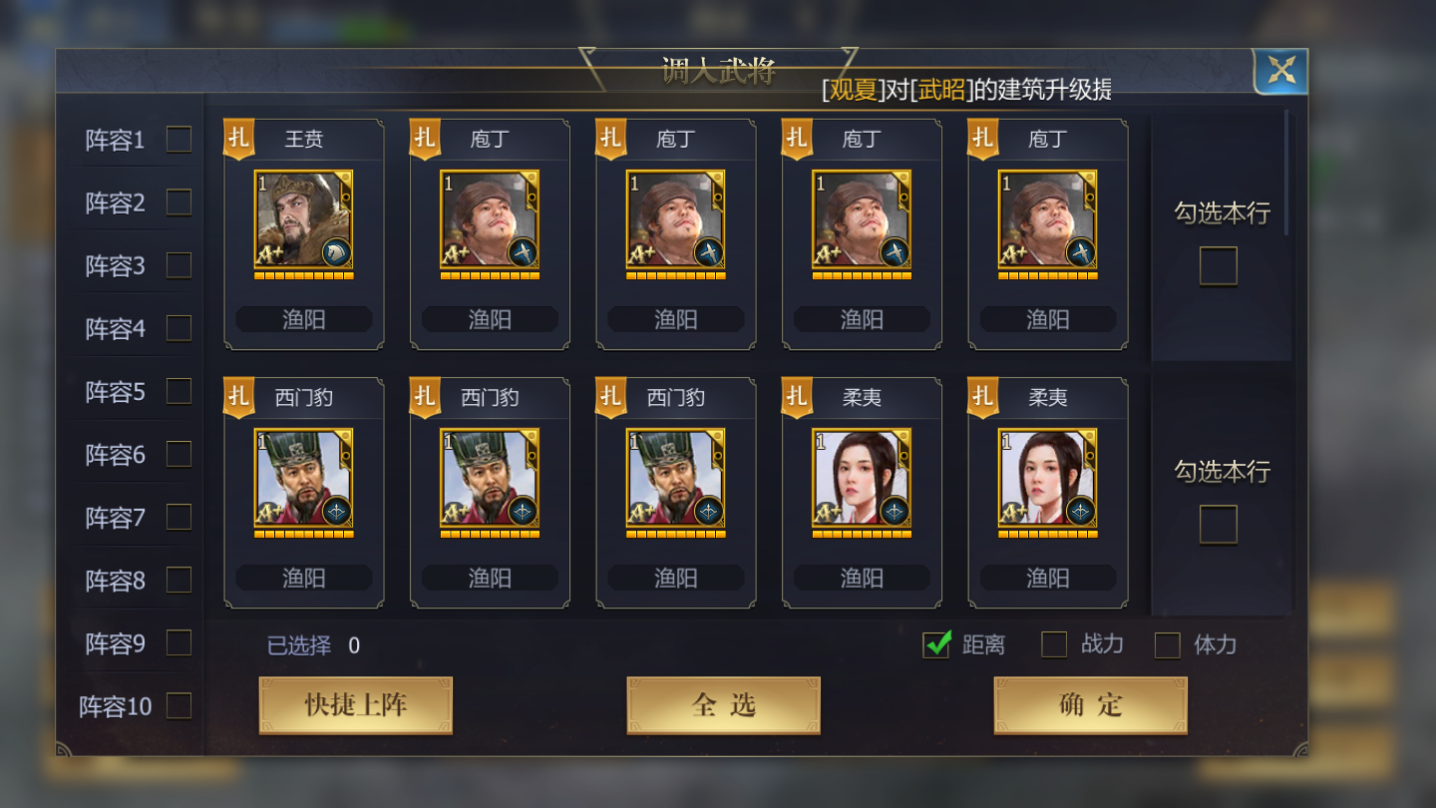1436x808 pixels.
Task: Click the 快捷上阵 quick deploy button
Action: [x=355, y=704]
